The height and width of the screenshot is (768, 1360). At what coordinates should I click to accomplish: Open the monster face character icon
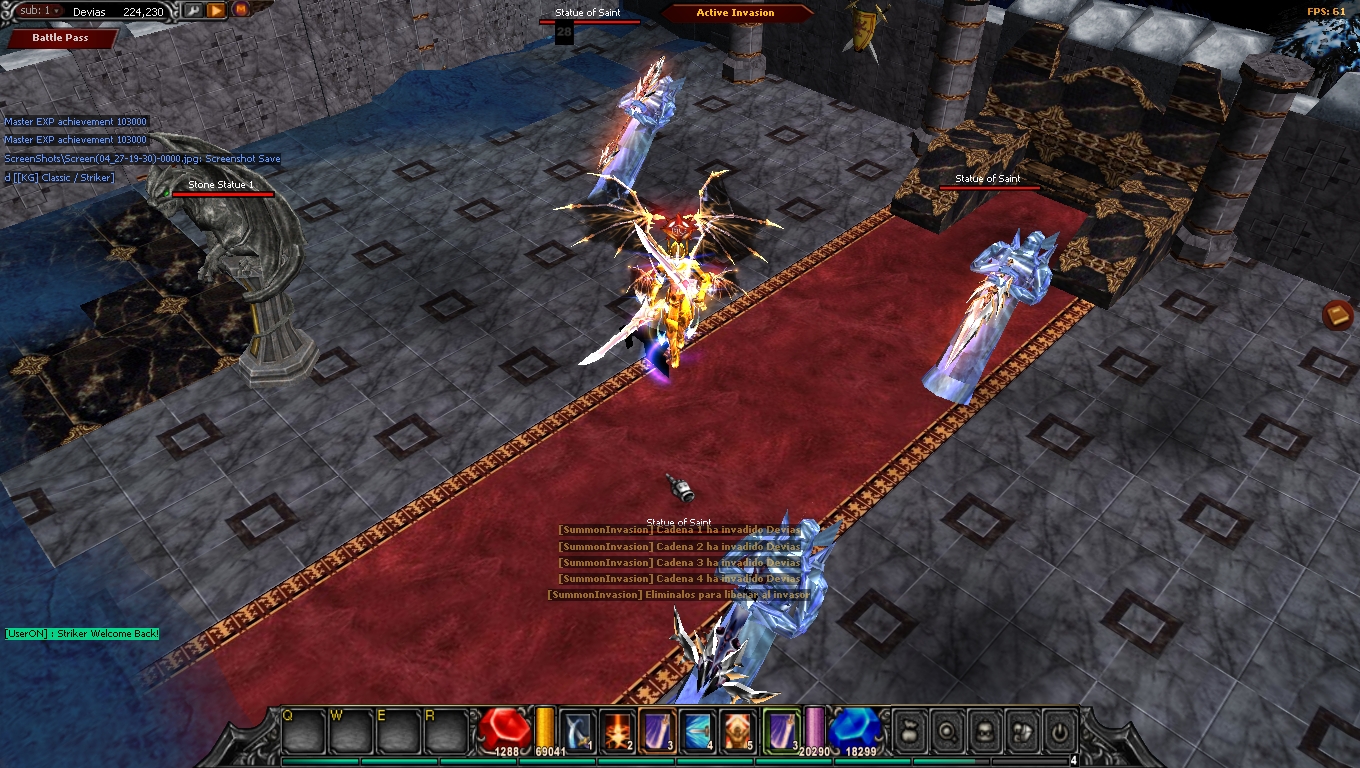click(985, 731)
